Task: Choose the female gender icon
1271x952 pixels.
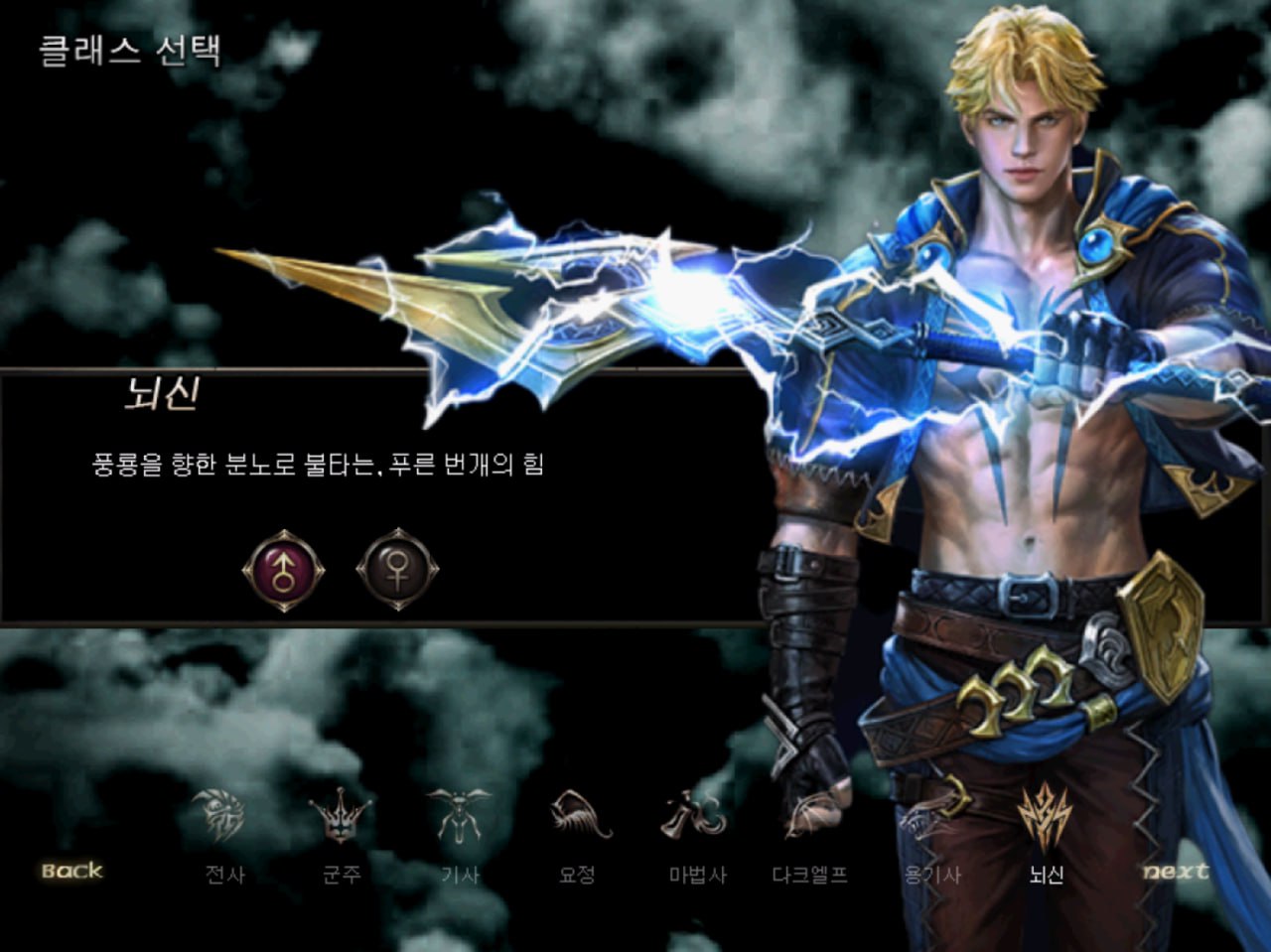Action: tap(397, 570)
